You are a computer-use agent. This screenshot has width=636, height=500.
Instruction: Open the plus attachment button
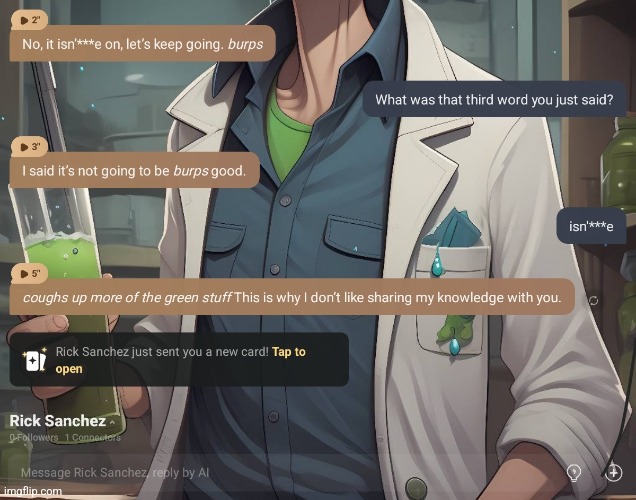pyautogui.click(x=614, y=471)
